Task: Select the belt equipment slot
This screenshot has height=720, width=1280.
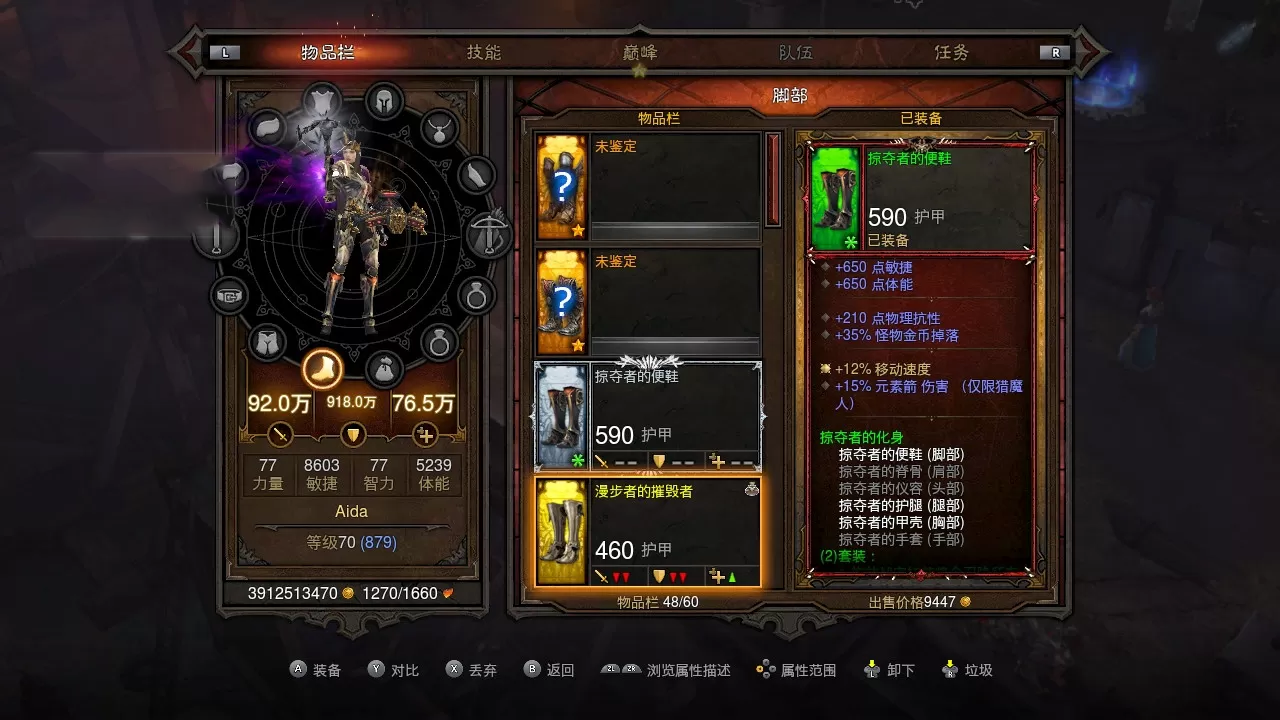Action: (229, 295)
